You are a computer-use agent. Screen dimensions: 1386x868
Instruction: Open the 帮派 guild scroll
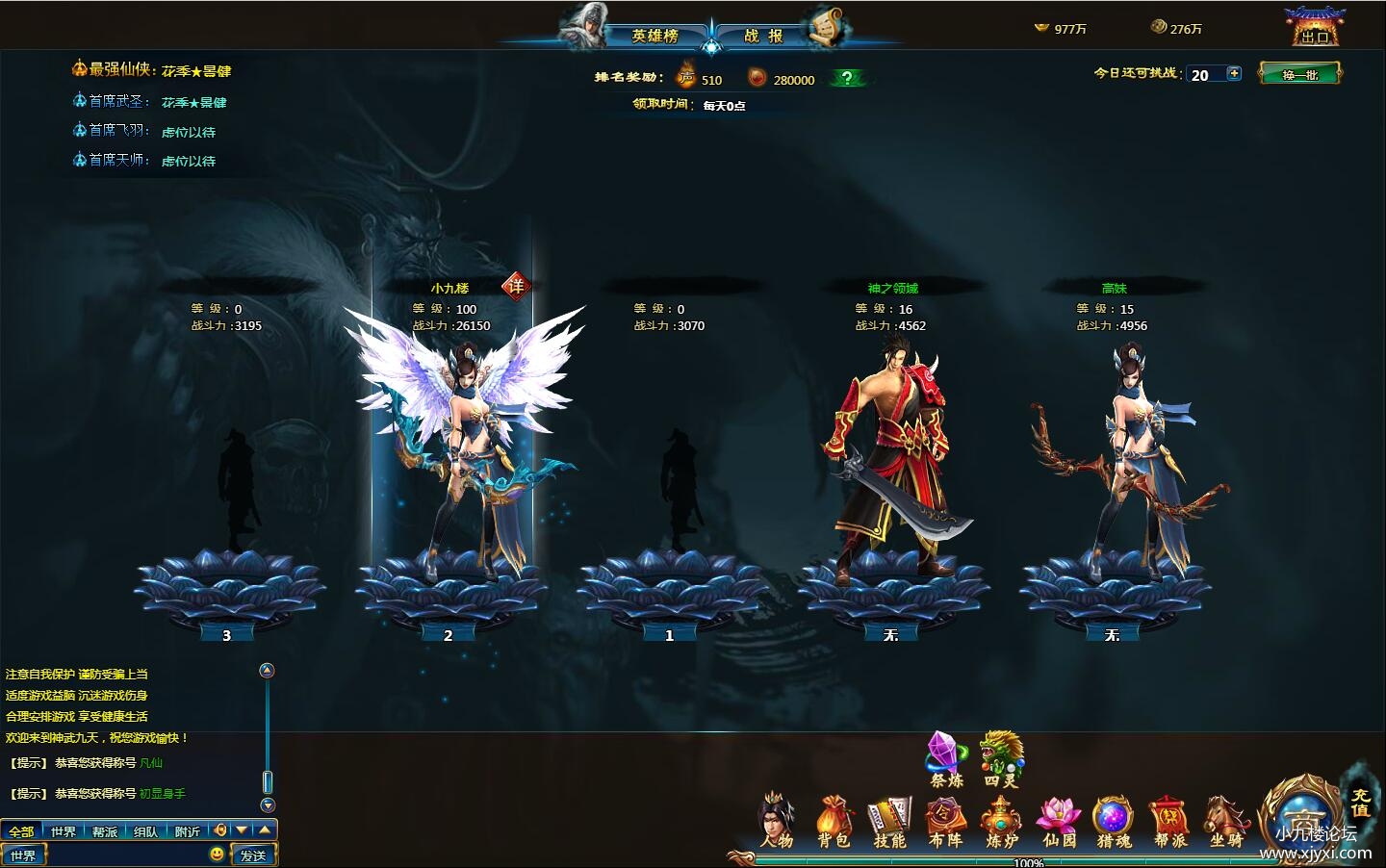tap(1169, 824)
